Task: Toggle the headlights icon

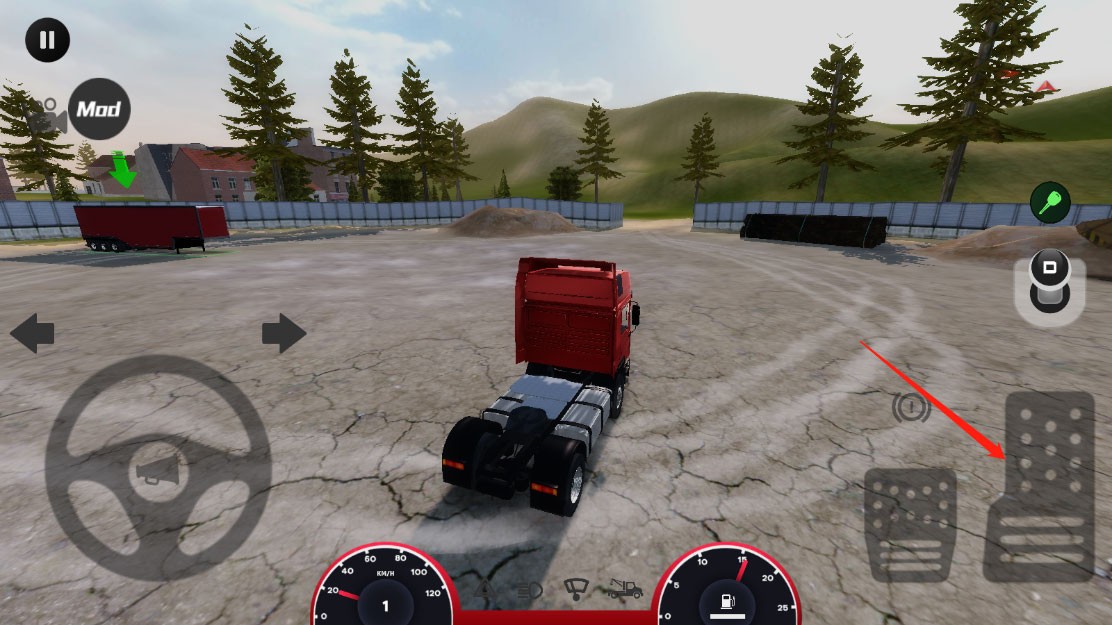Action: tap(529, 591)
